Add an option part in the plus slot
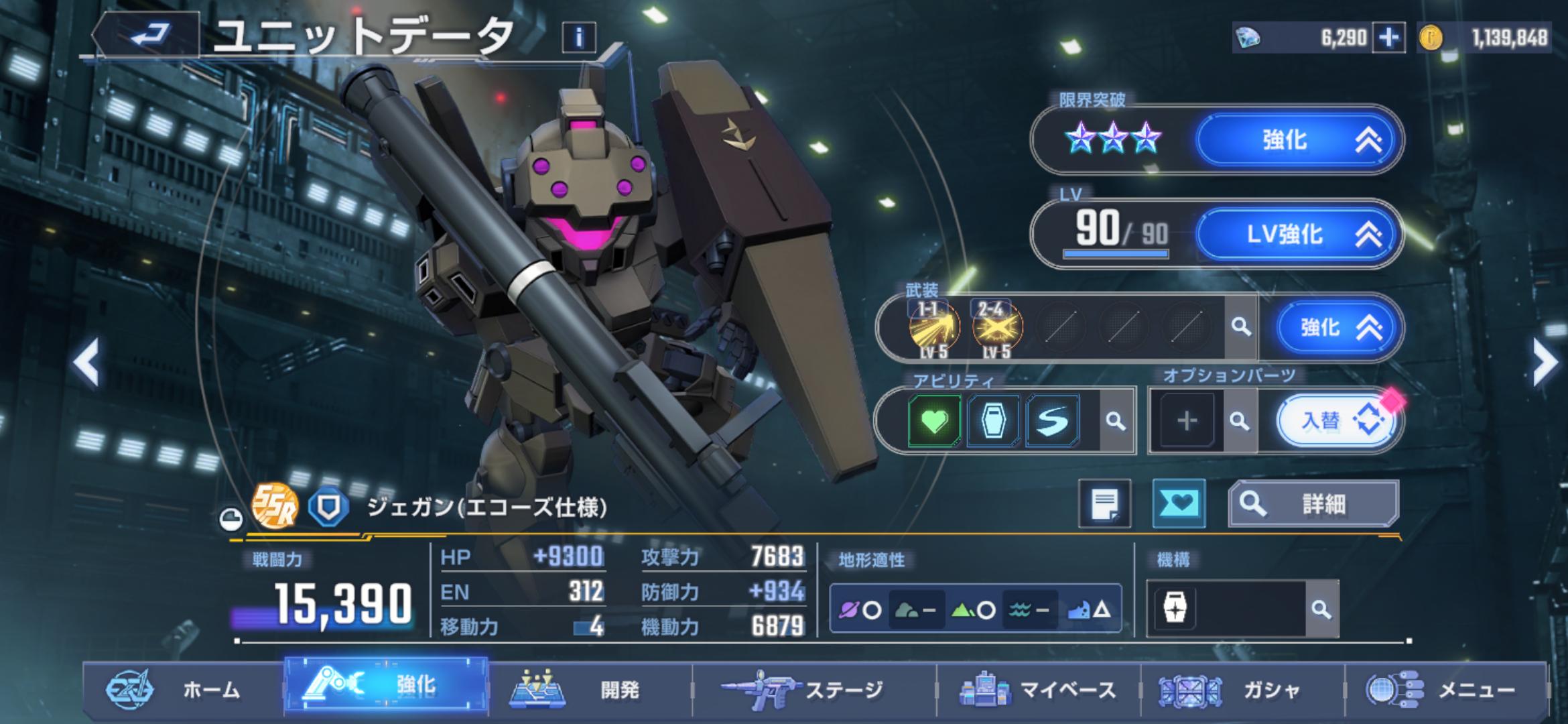 click(x=1187, y=421)
